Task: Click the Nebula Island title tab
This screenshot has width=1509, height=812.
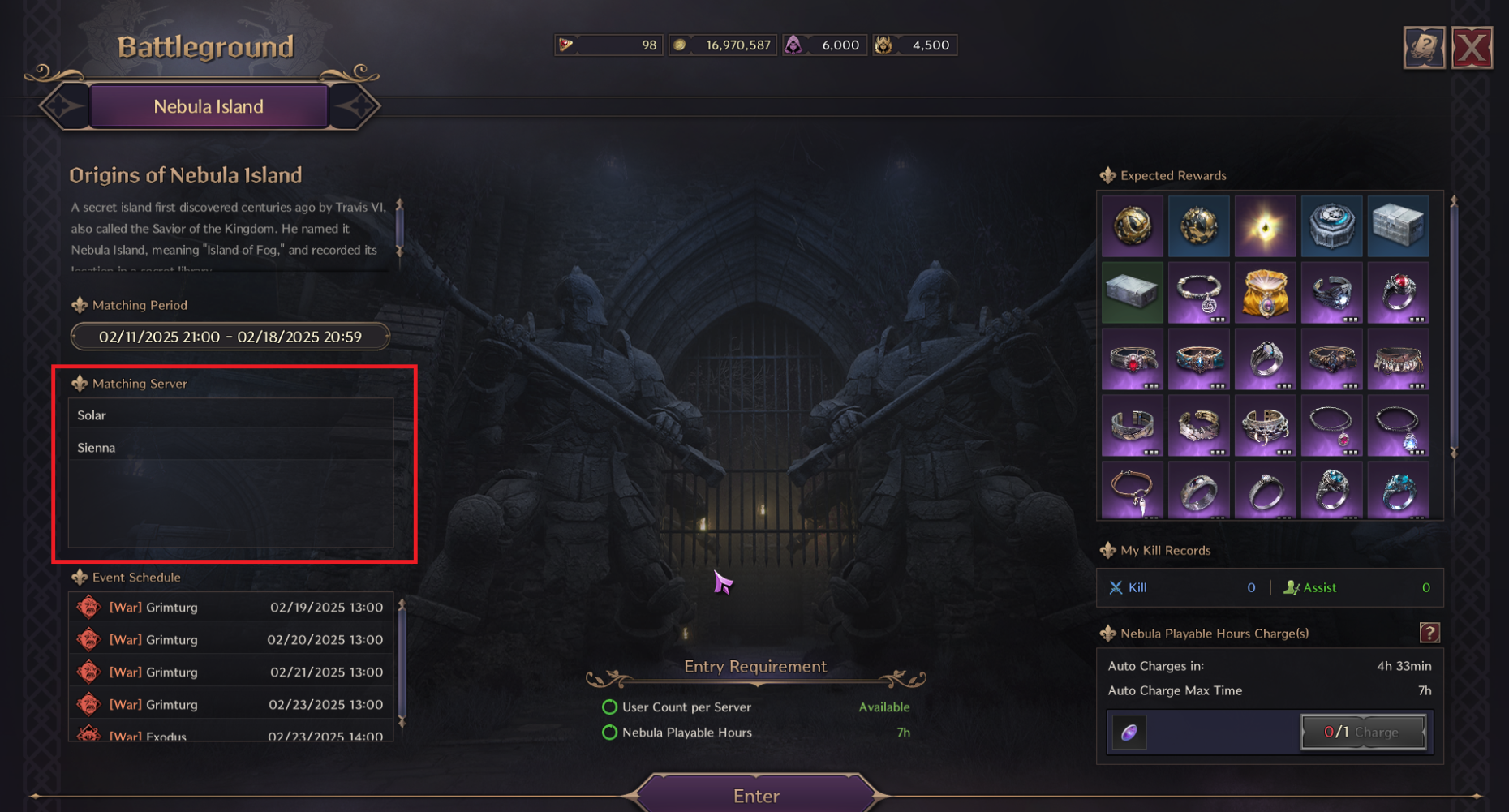Action: [x=209, y=106]
